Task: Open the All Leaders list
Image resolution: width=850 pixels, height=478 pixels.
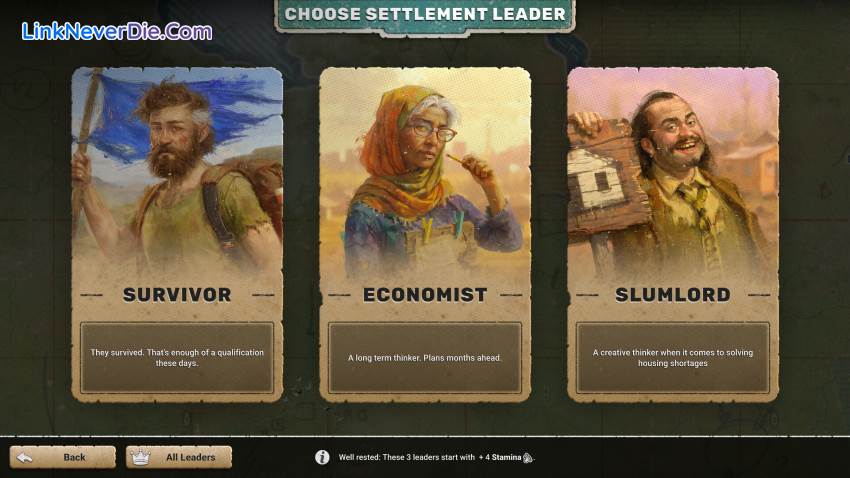Action: (x=179, y=457)
